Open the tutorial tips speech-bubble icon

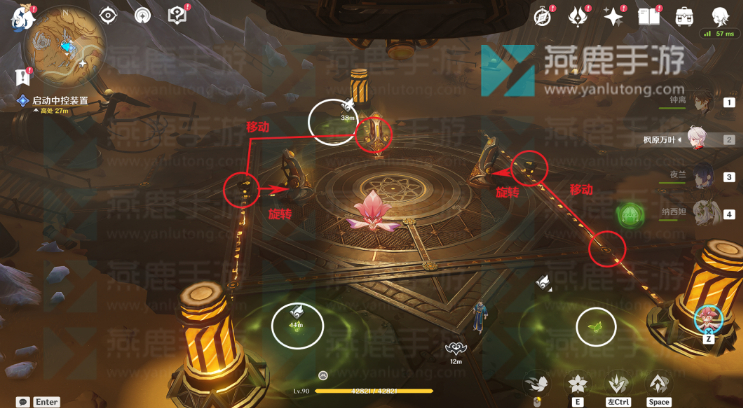(x=177, y=16)
